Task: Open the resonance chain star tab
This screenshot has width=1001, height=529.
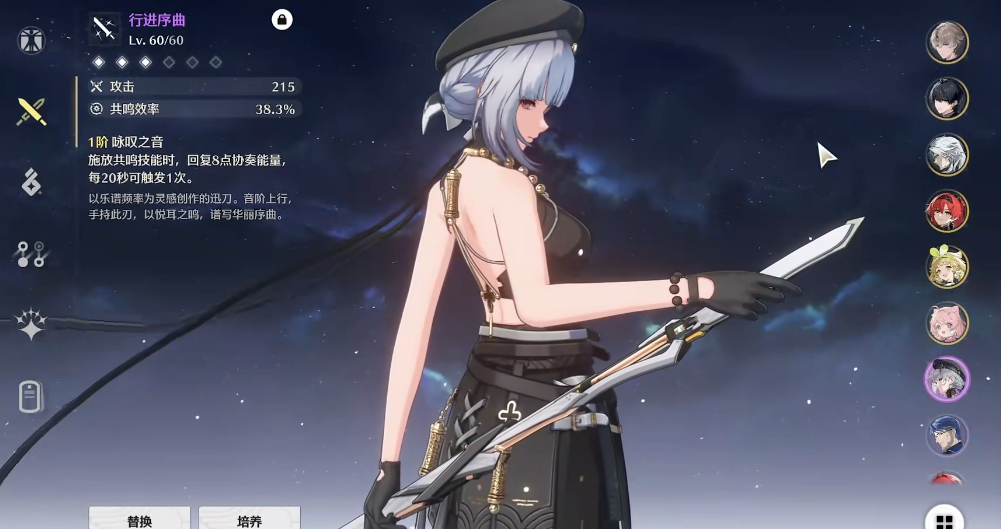Action: pos(32,324)
